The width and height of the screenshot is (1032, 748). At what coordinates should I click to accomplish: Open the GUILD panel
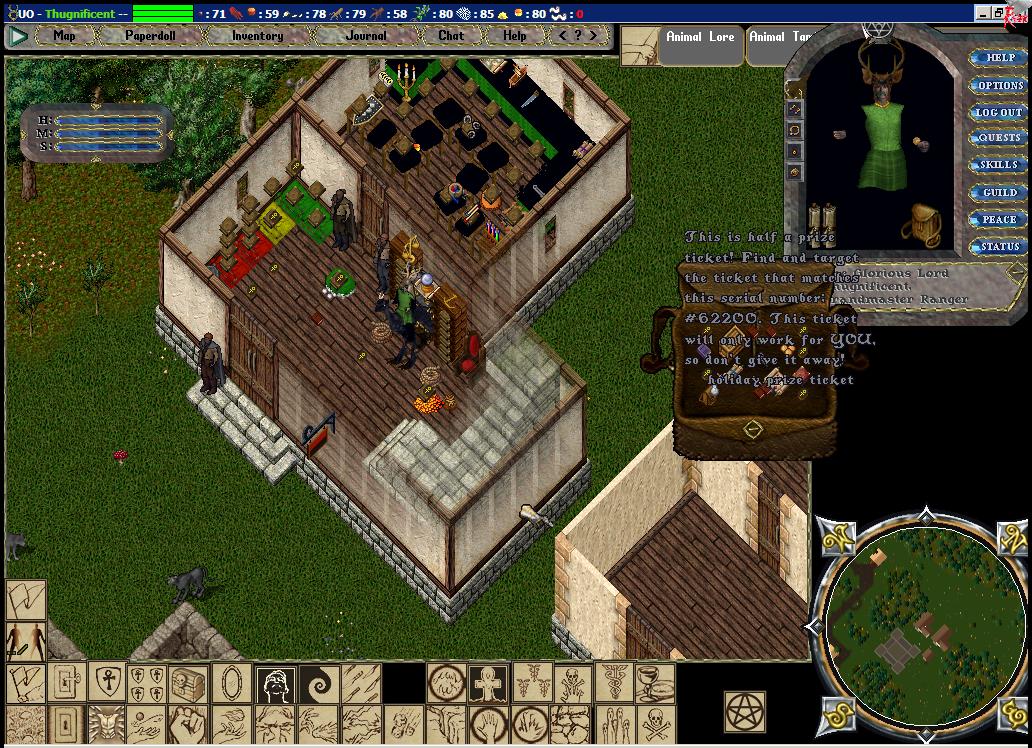pyautogui.click(x=999, y=193)
